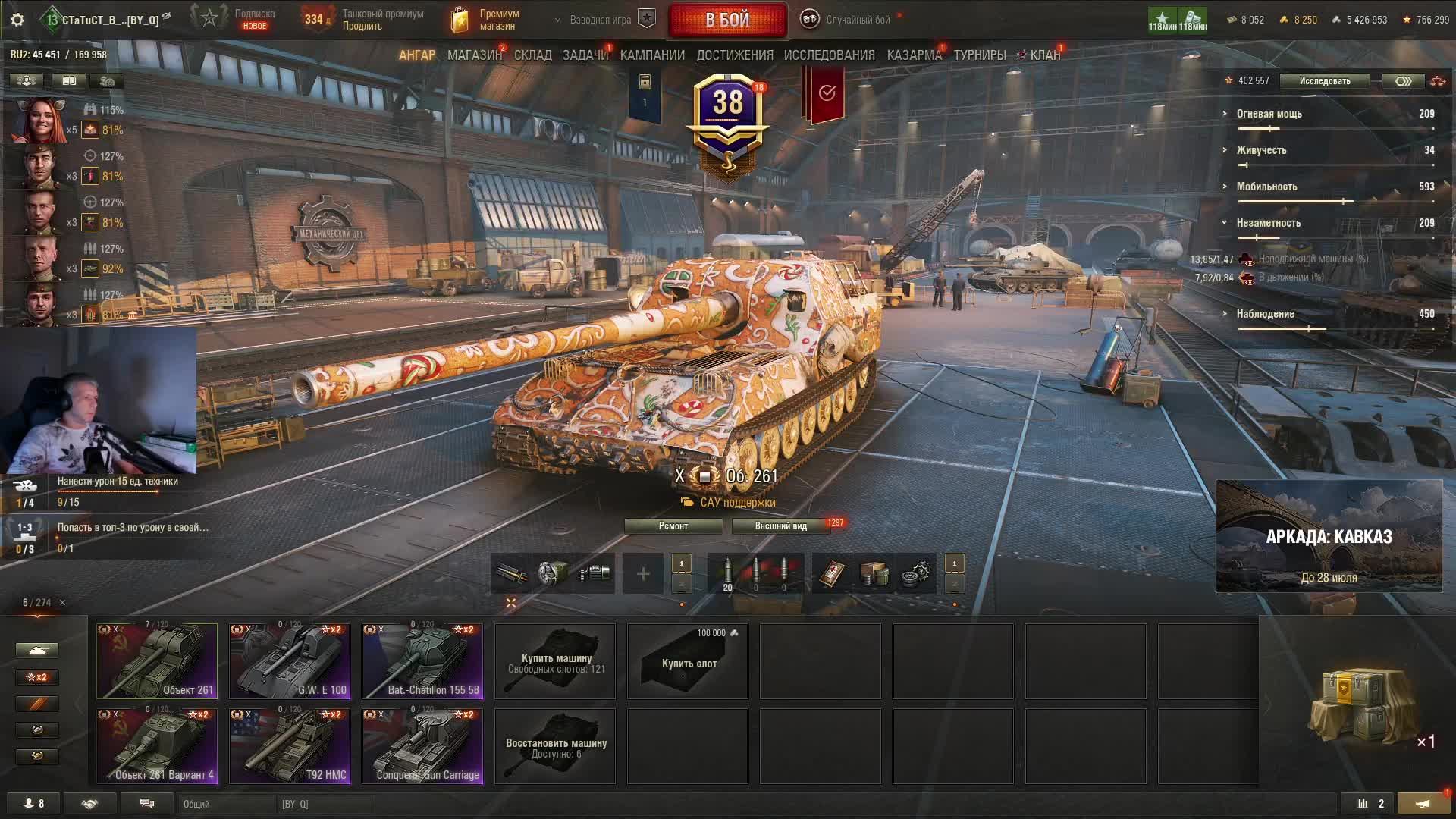Start battle with the В БОЙ button

[727, 20]
